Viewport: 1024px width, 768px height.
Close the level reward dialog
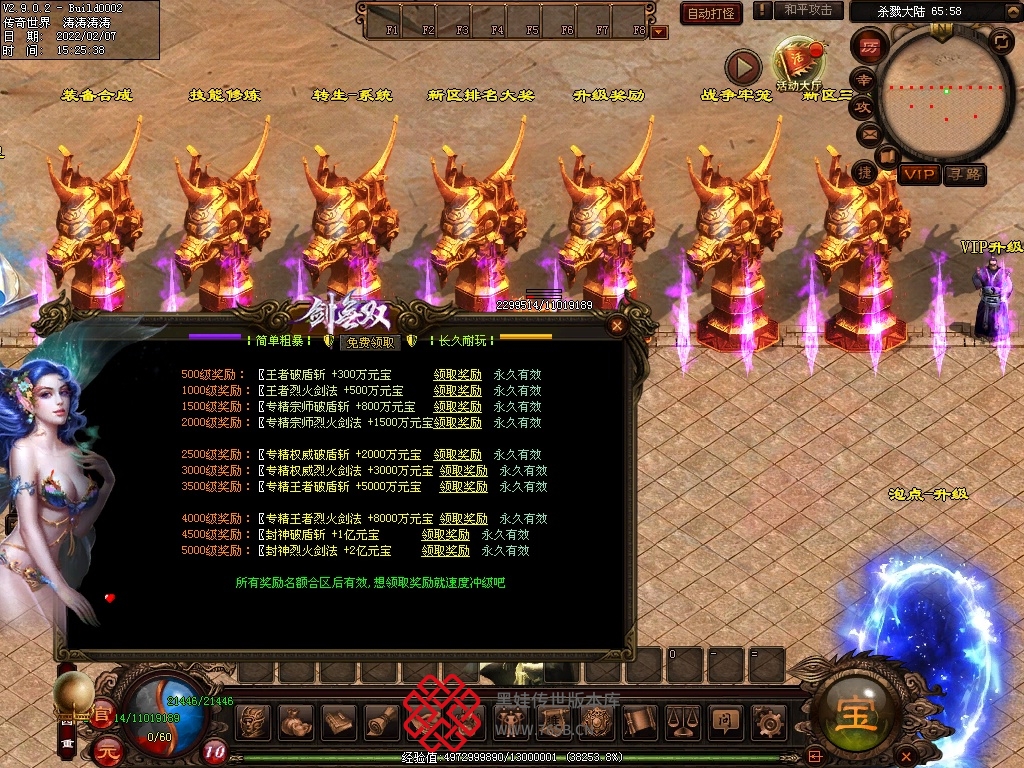coord(617,325)
